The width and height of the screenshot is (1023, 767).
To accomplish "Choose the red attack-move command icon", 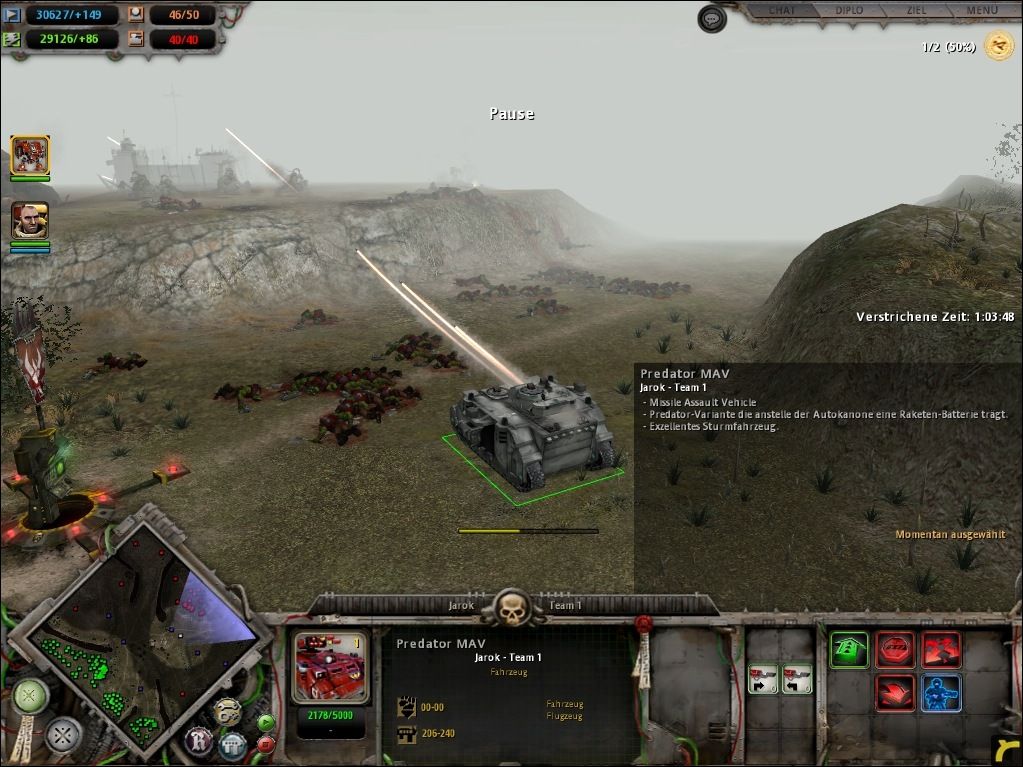I will 941,650.
